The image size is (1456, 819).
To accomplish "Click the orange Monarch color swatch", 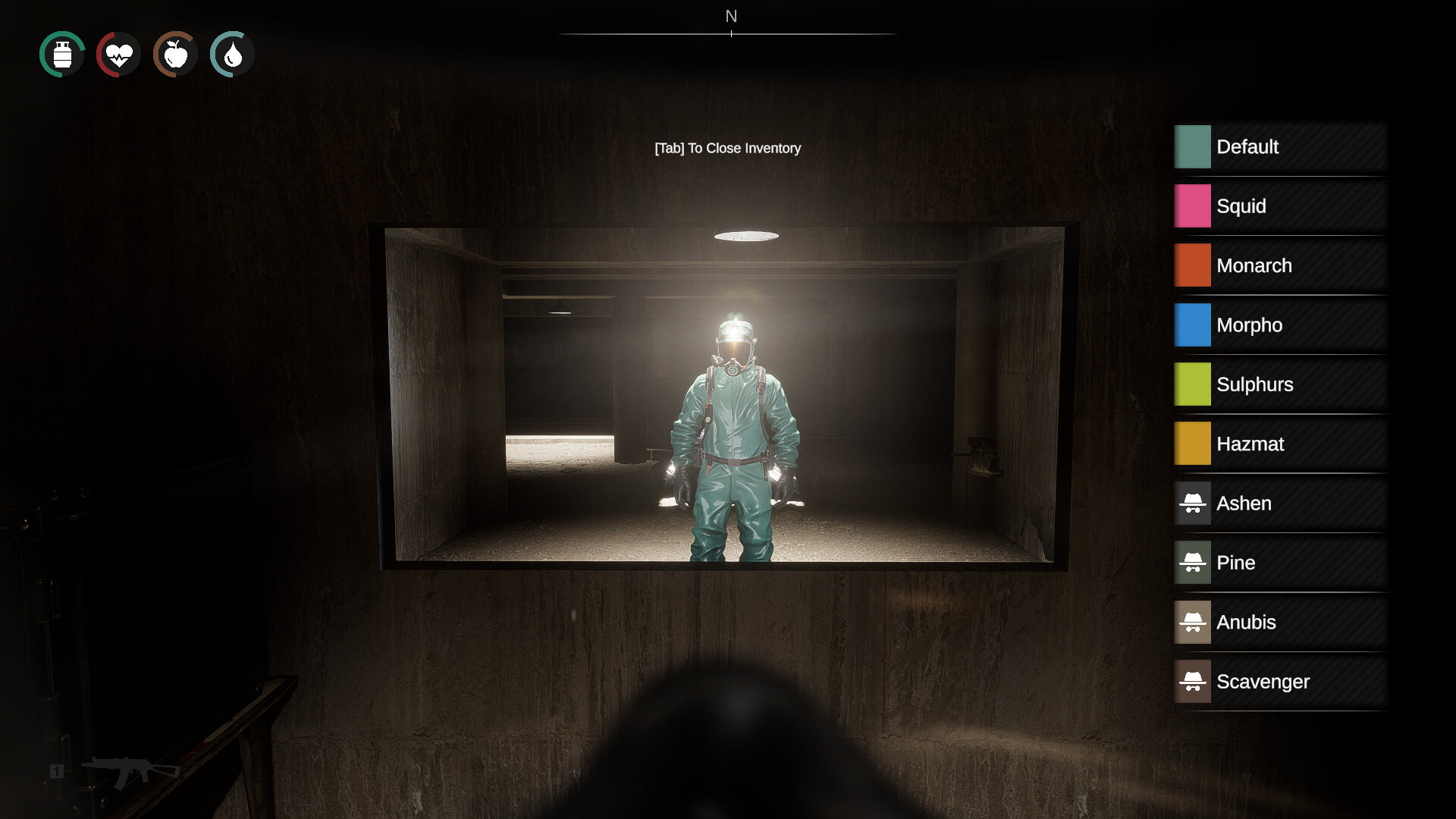I will click(x=1192, y=265).
